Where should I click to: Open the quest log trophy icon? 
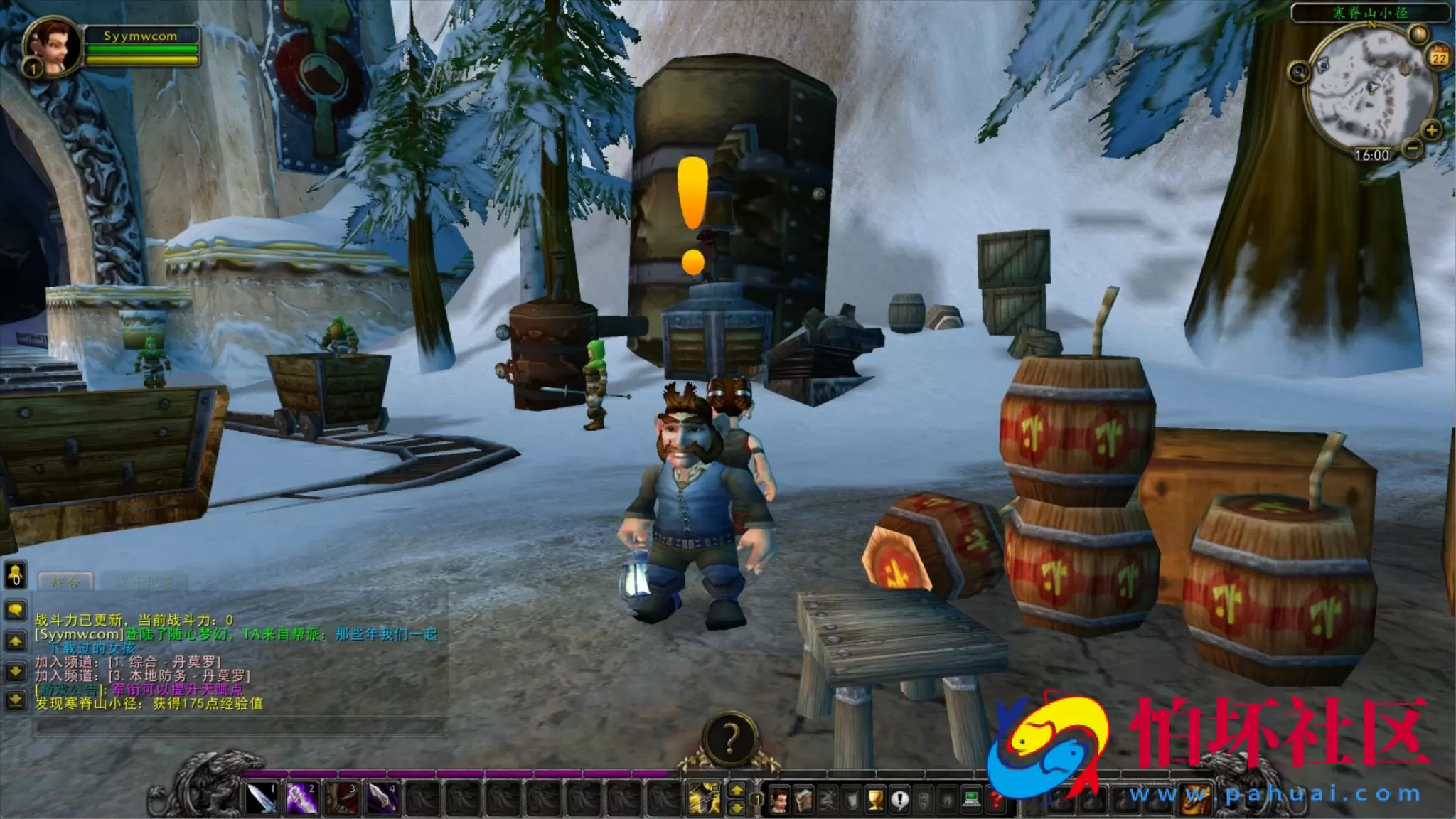pyautogui.click(x=874, y=799)
